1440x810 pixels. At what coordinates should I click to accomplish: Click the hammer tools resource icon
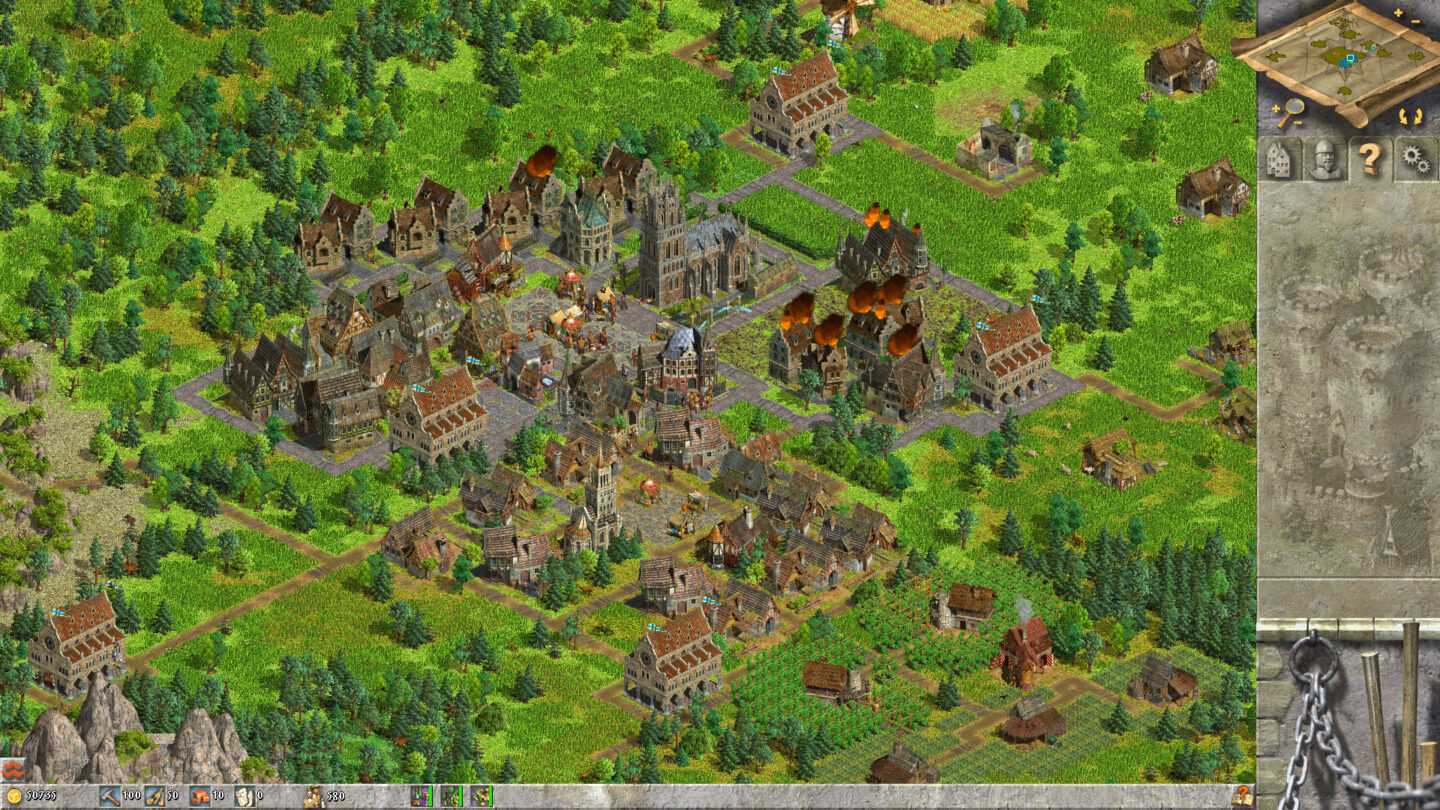point(108,797)
